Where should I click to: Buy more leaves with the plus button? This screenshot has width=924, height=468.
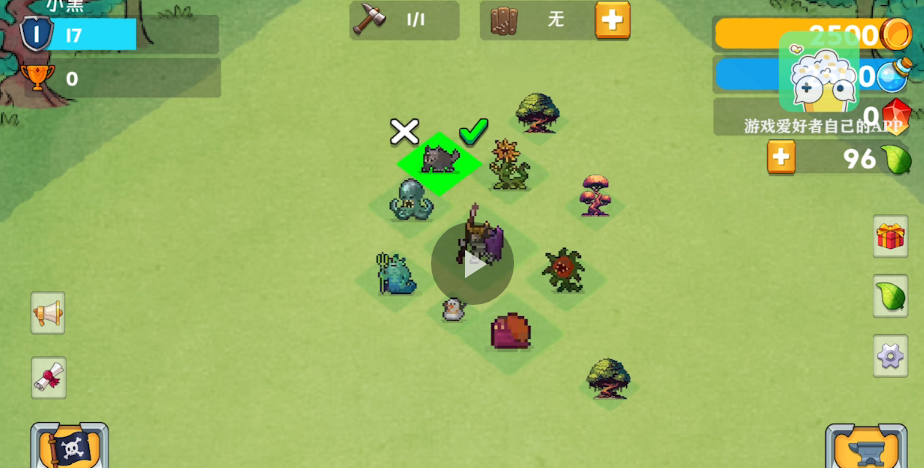[x=781, y=158]
